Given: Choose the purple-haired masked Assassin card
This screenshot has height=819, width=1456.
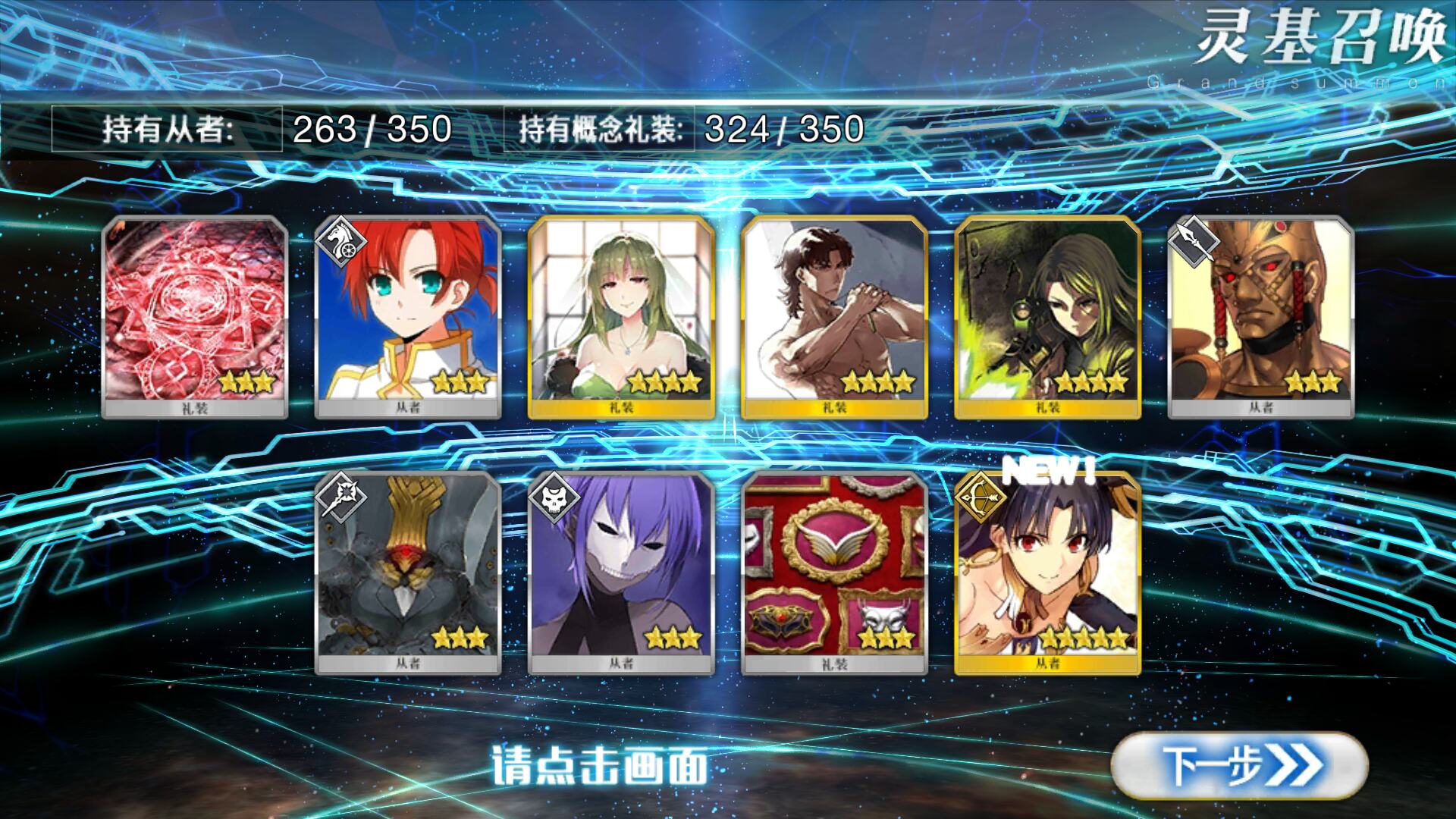Looking at the screenshot, I should (x=621, y=573).
